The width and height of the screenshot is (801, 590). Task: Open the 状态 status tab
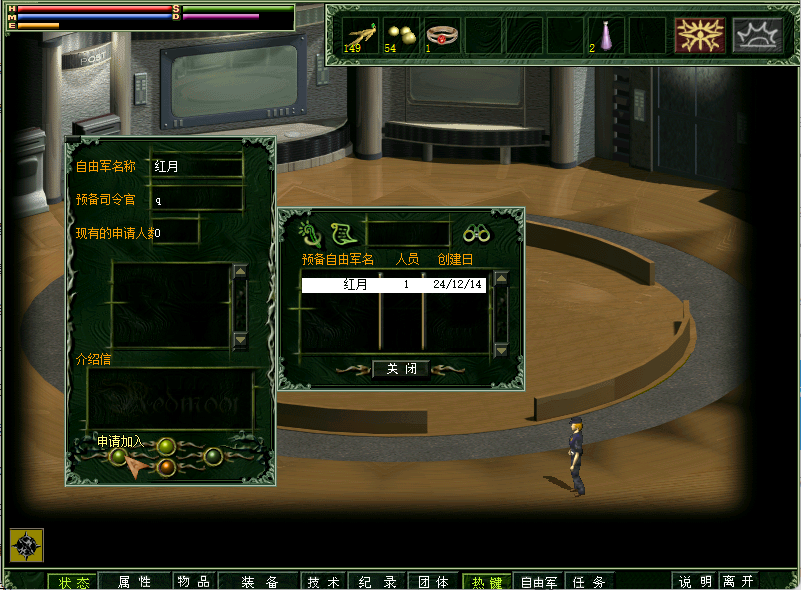73,582
